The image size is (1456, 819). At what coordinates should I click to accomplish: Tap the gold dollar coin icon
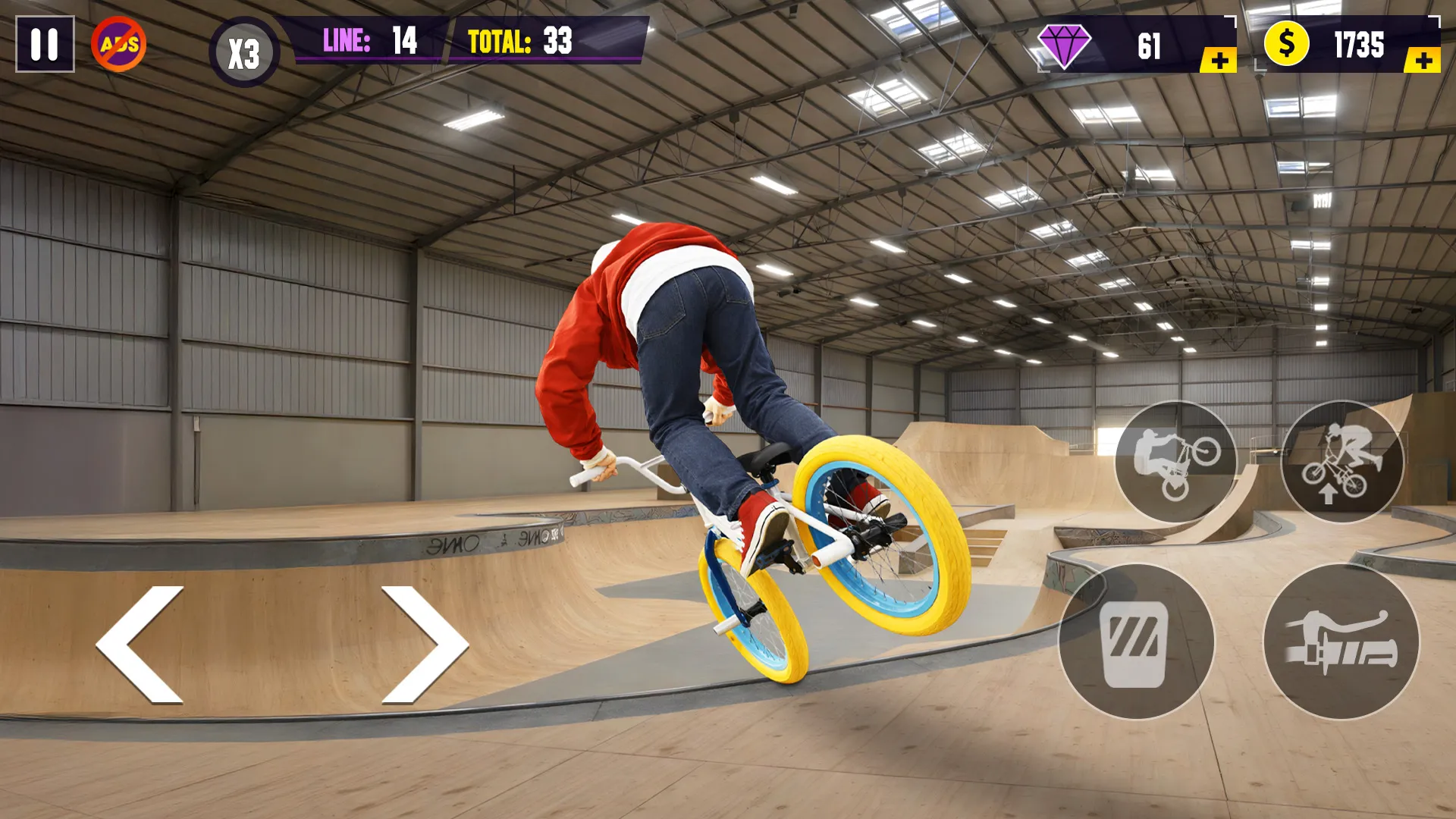tap(1287, 44)
